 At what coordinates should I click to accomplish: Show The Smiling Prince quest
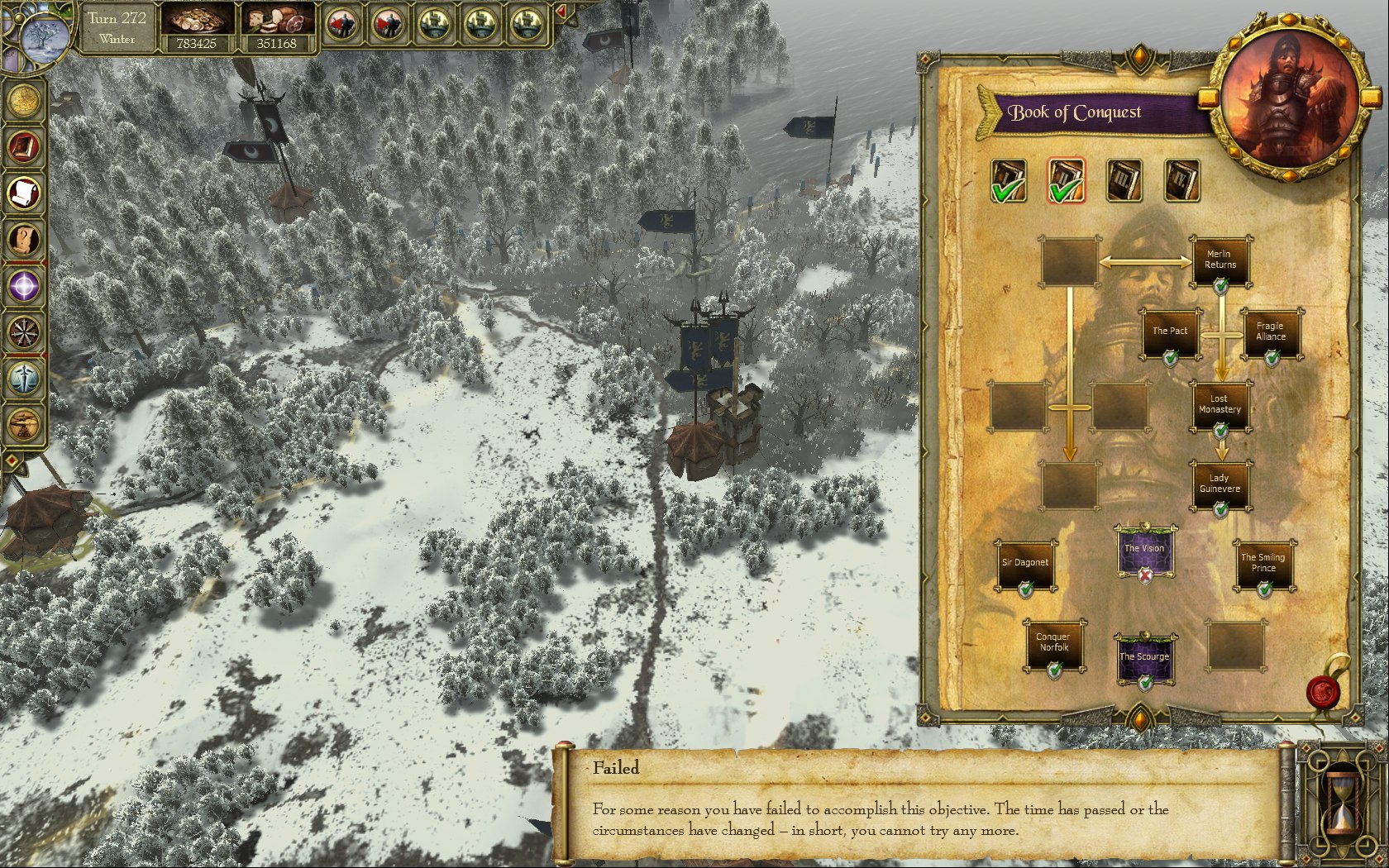pos(1263,564)
